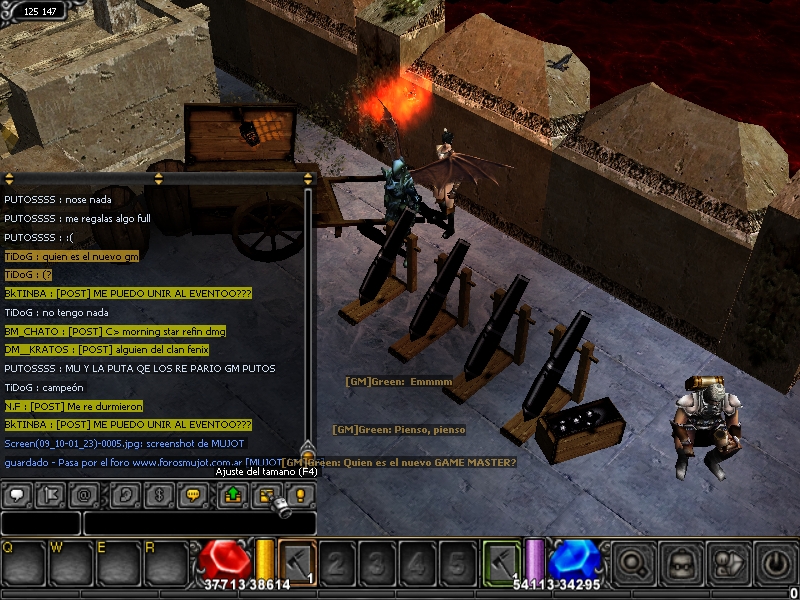800x600 pixels.
Task: Toggle the flag chat filter button
Action: 48,495
